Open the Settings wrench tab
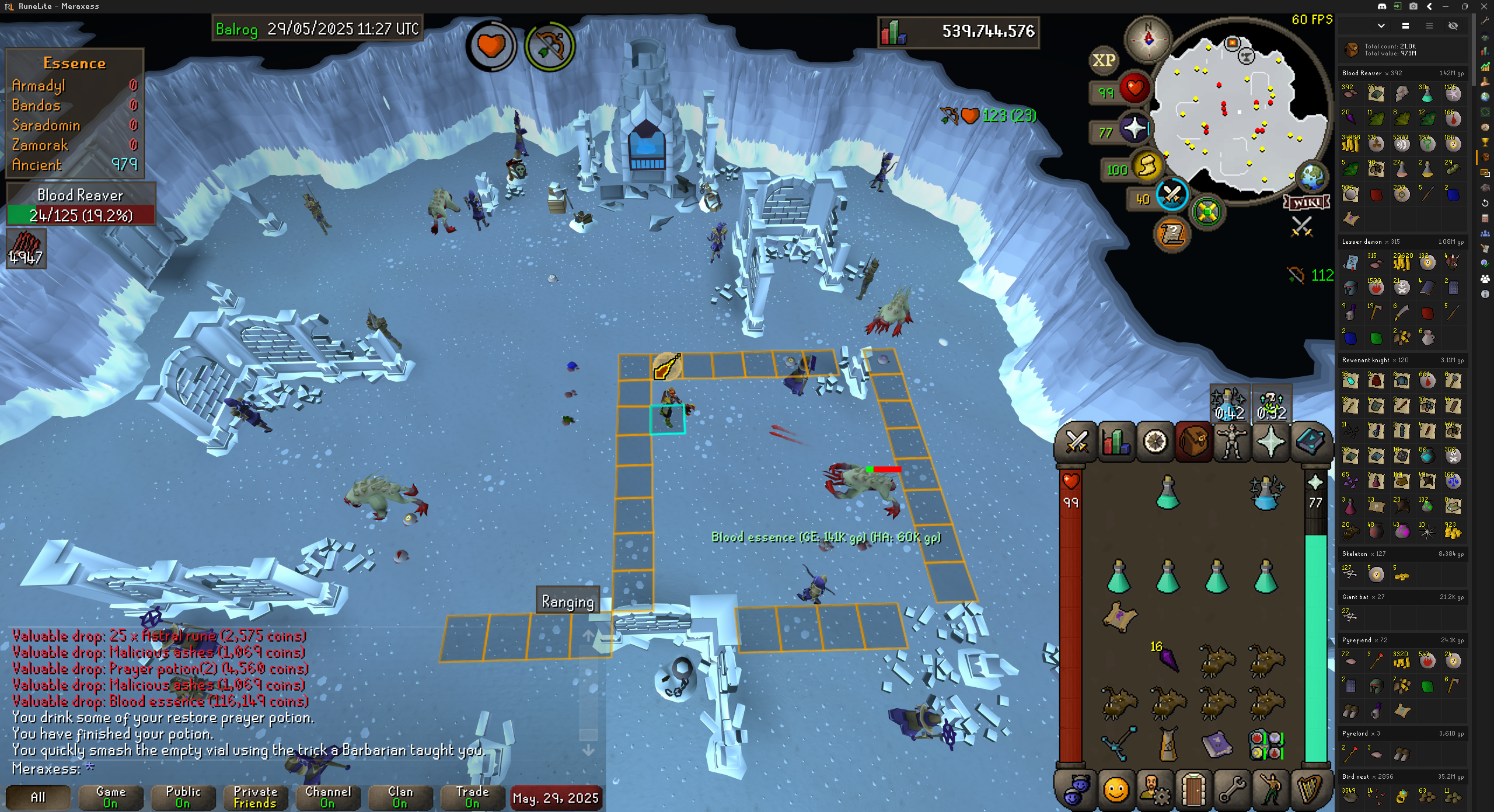This screenshot has height=812, width=1494. (x=1232, y=791)
